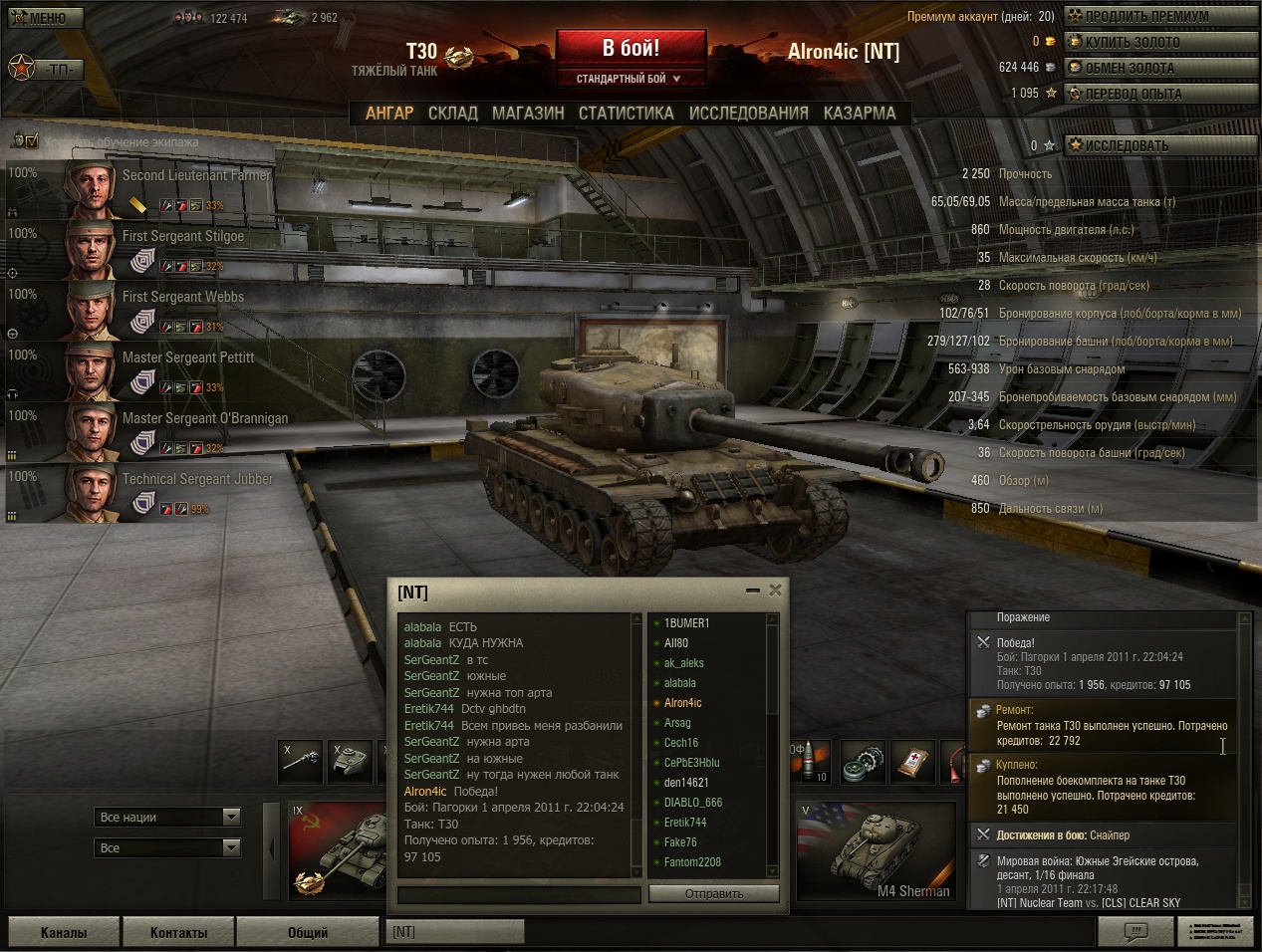Click the ИССЛЕДОВАТЬ research button
1262x952 pixels.
(1158, 145)
